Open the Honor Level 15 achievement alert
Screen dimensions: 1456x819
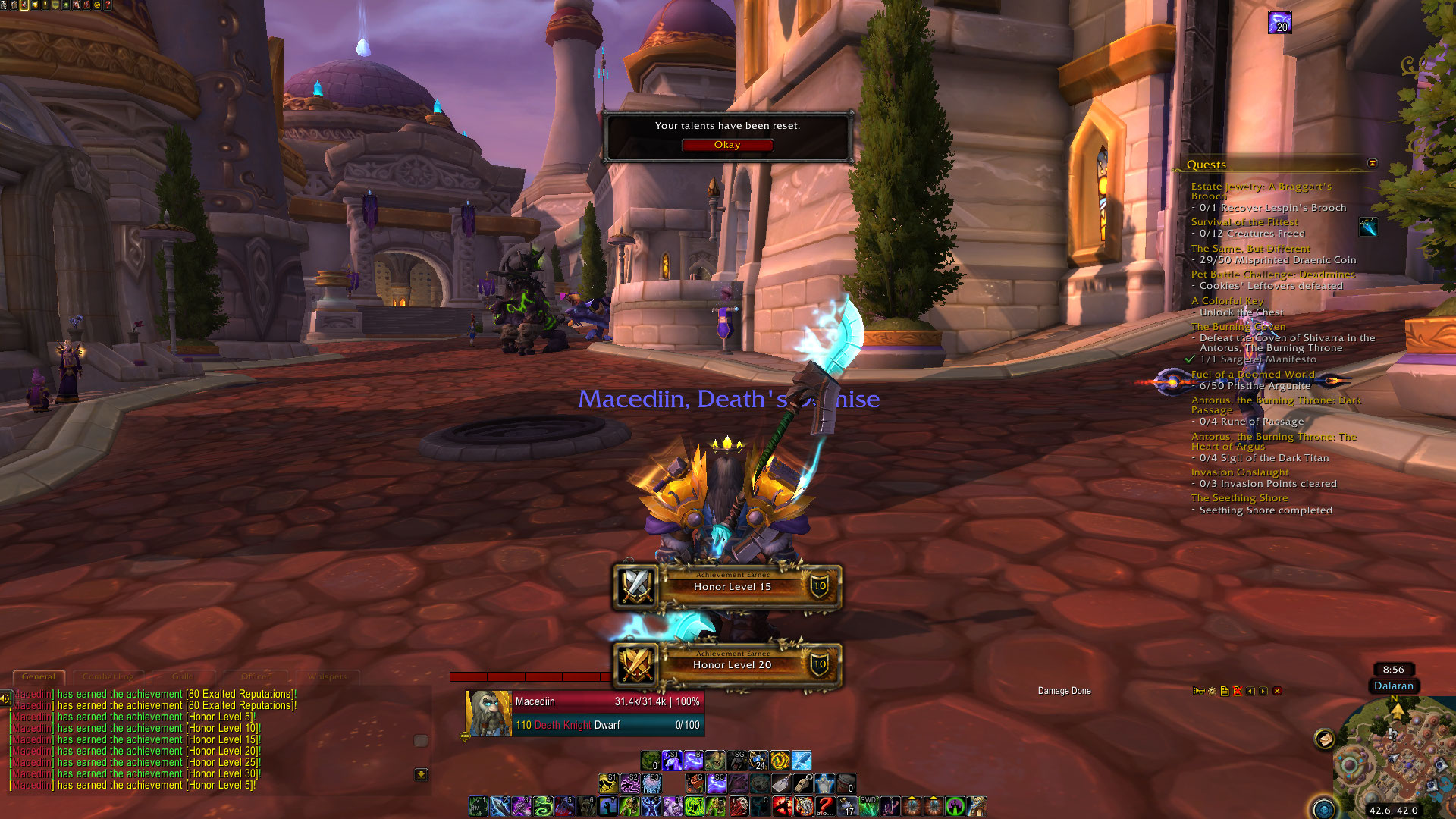tap(732, 586)
